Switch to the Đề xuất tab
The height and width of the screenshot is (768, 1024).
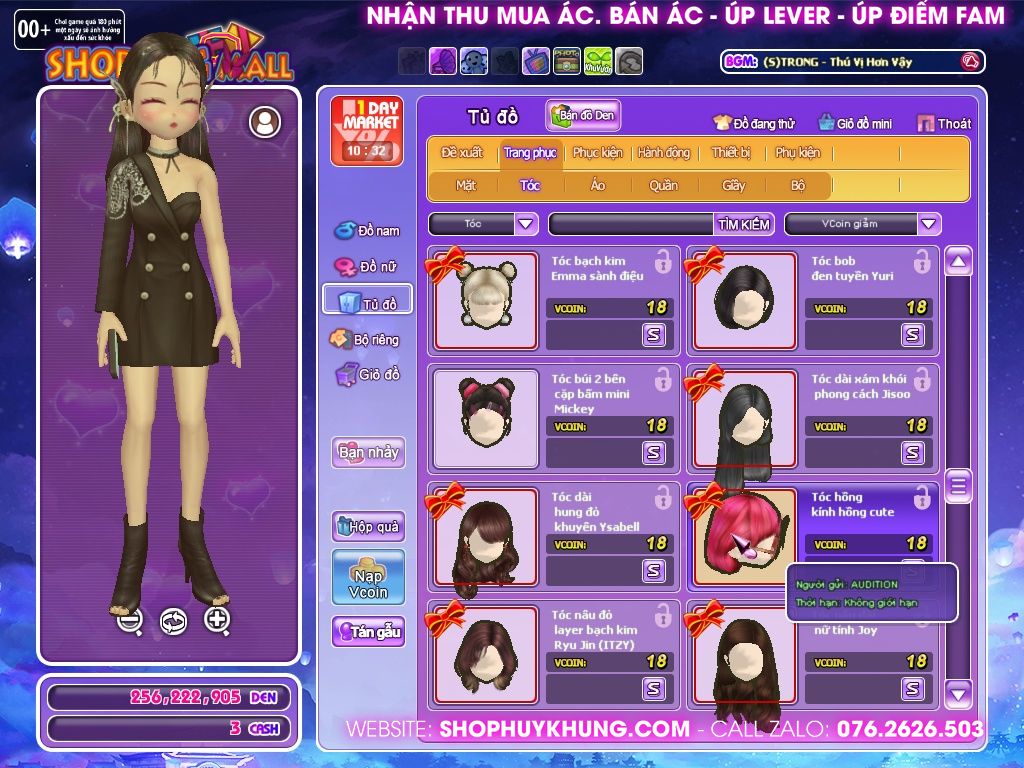pos(461,153)
